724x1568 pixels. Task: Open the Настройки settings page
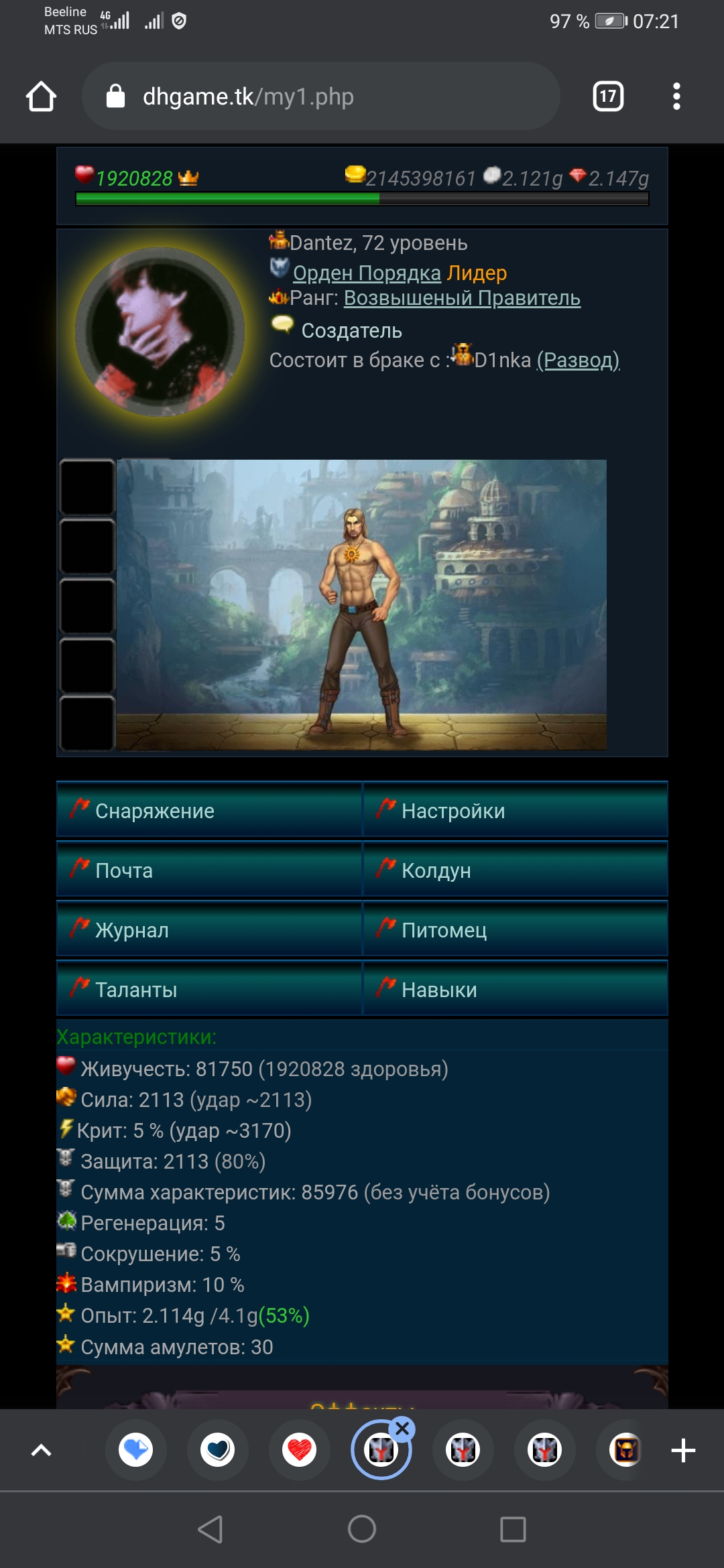[515, 810]
